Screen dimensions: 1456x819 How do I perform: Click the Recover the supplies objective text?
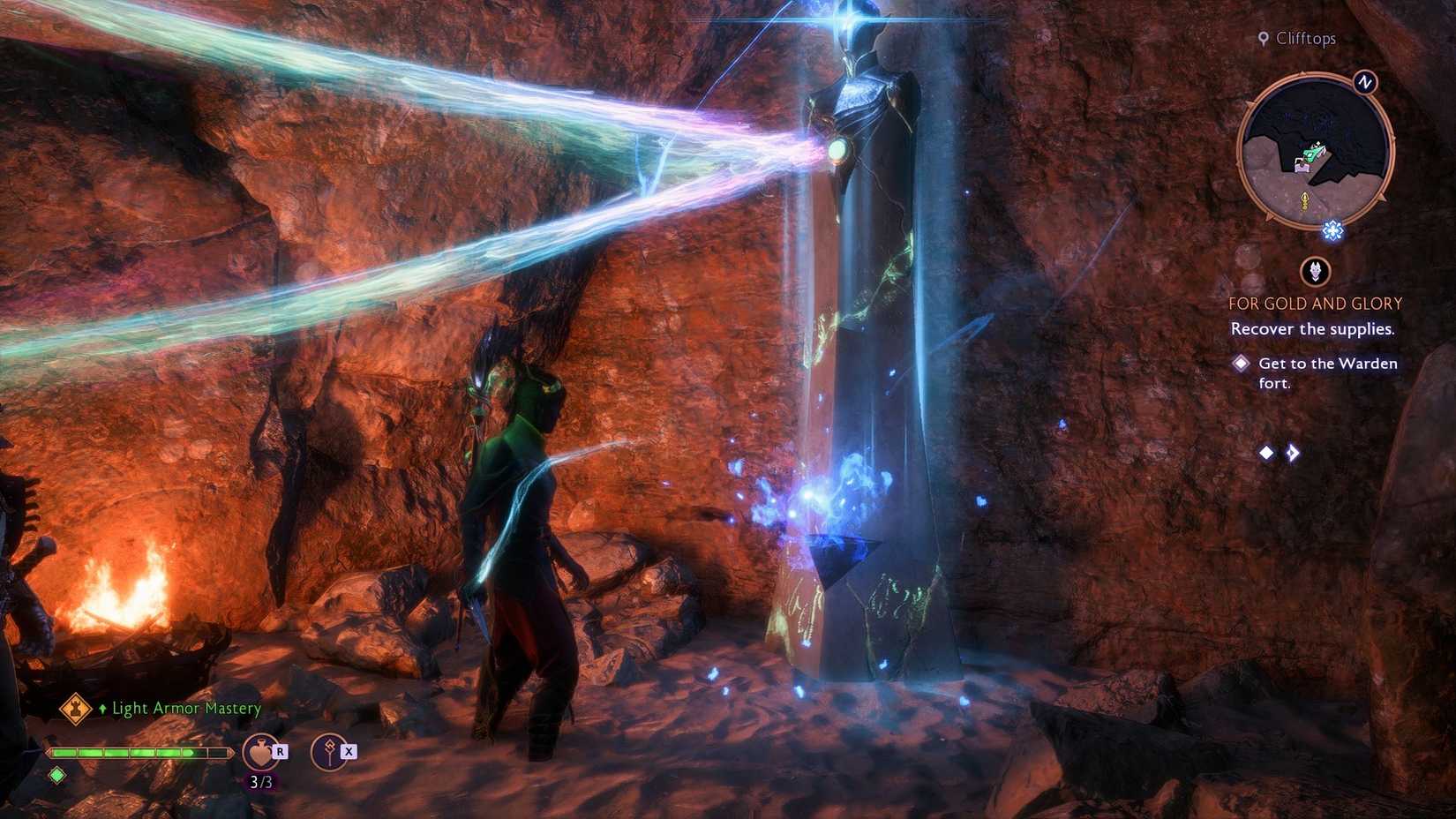tap(1312, 327)
